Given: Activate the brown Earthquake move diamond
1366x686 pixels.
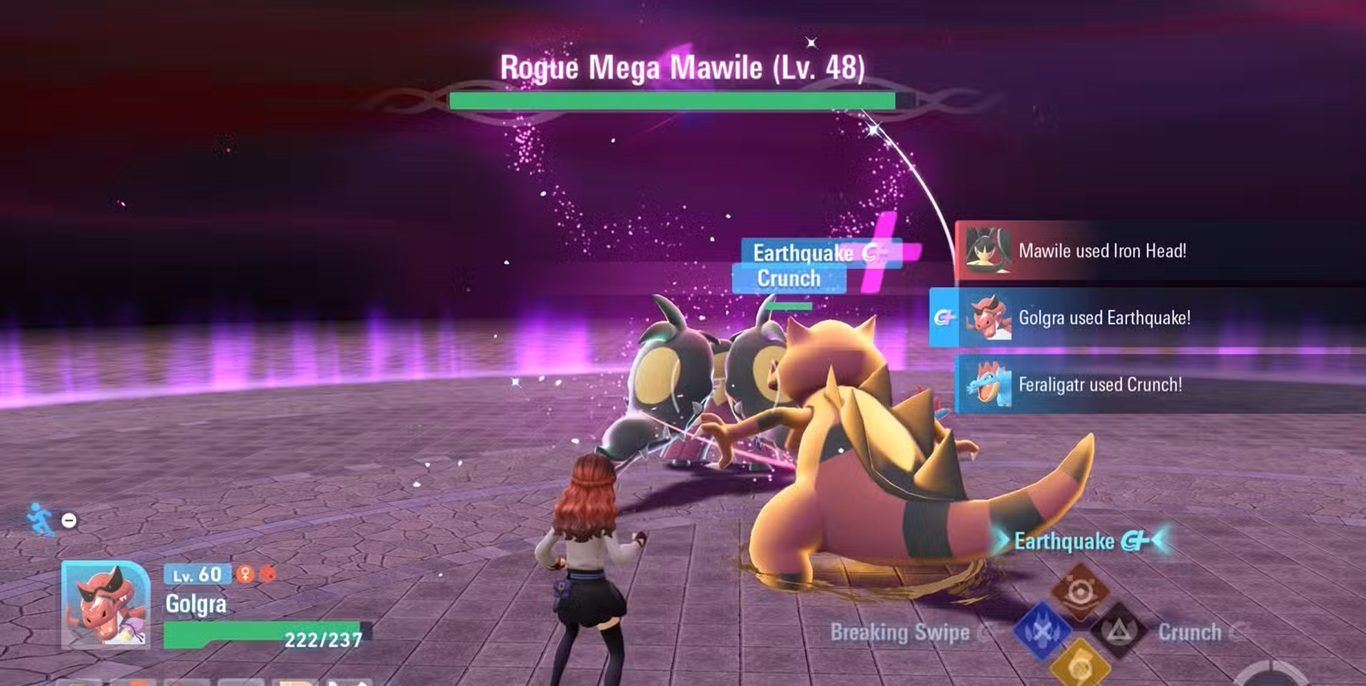Looking at the screenshot, I should [x=1080, y=592].
